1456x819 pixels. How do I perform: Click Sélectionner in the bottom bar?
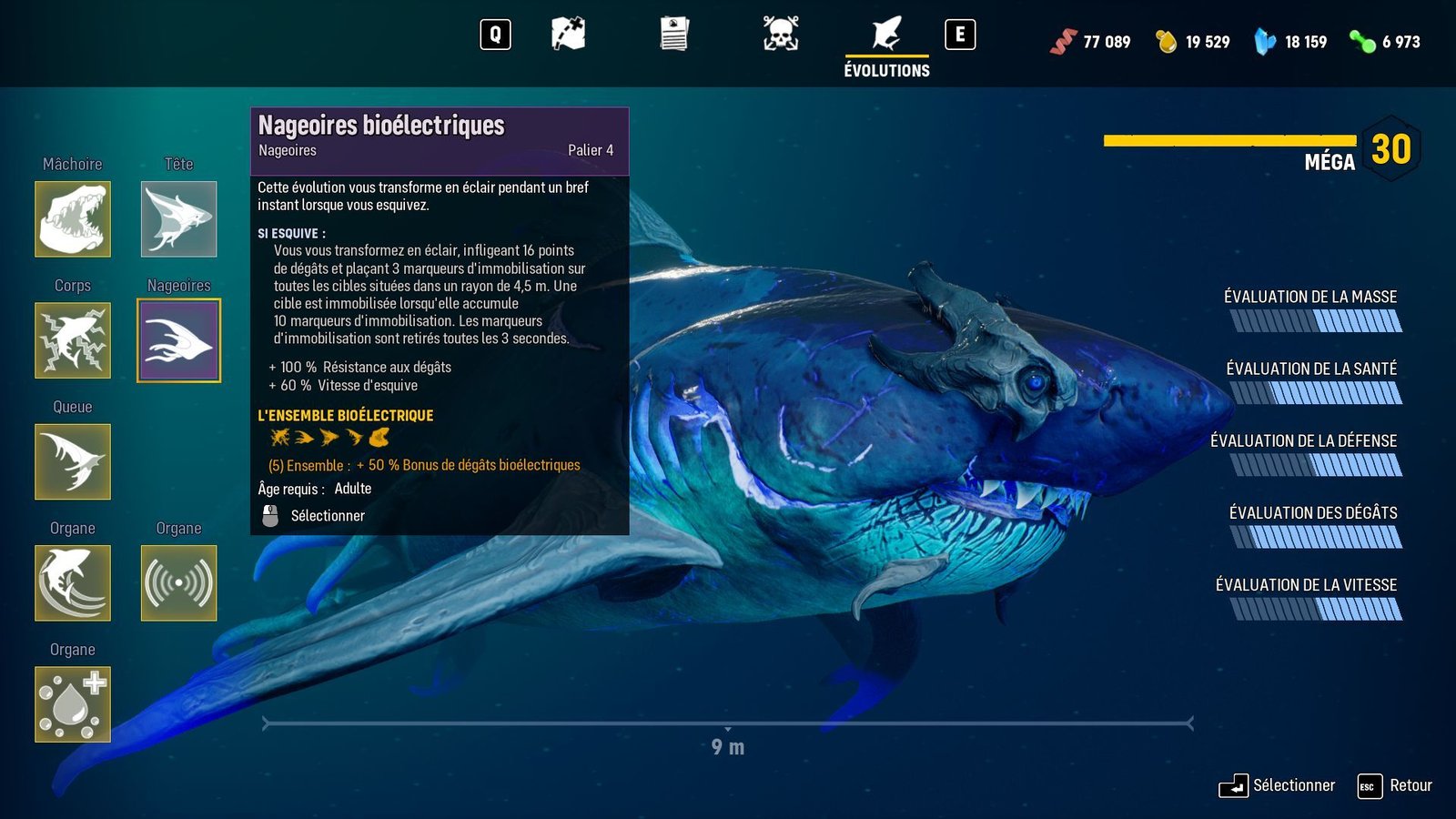pos(1278,786)
